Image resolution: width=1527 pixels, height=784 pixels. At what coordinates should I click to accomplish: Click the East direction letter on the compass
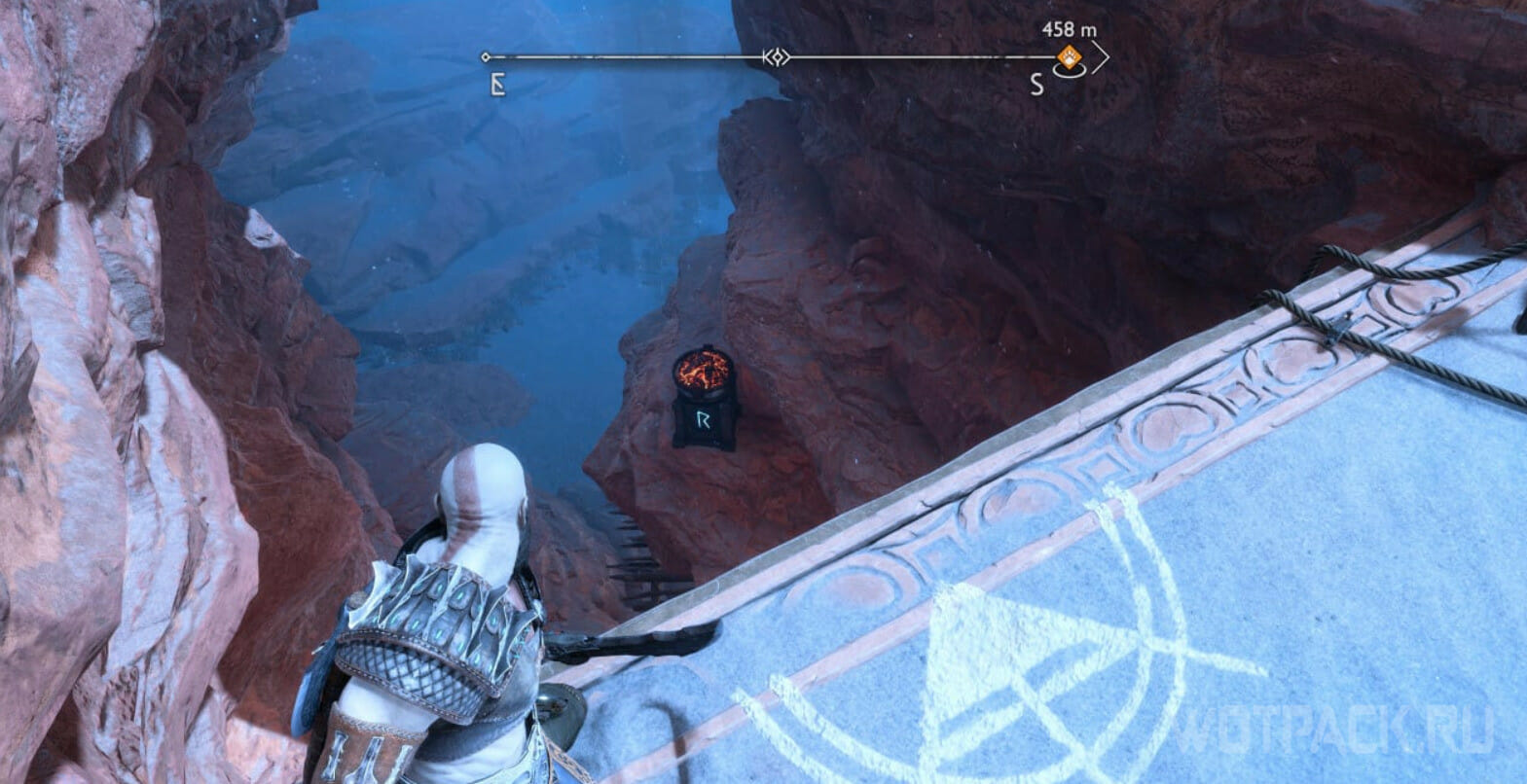pyautogui.click(x=497, y=86)
